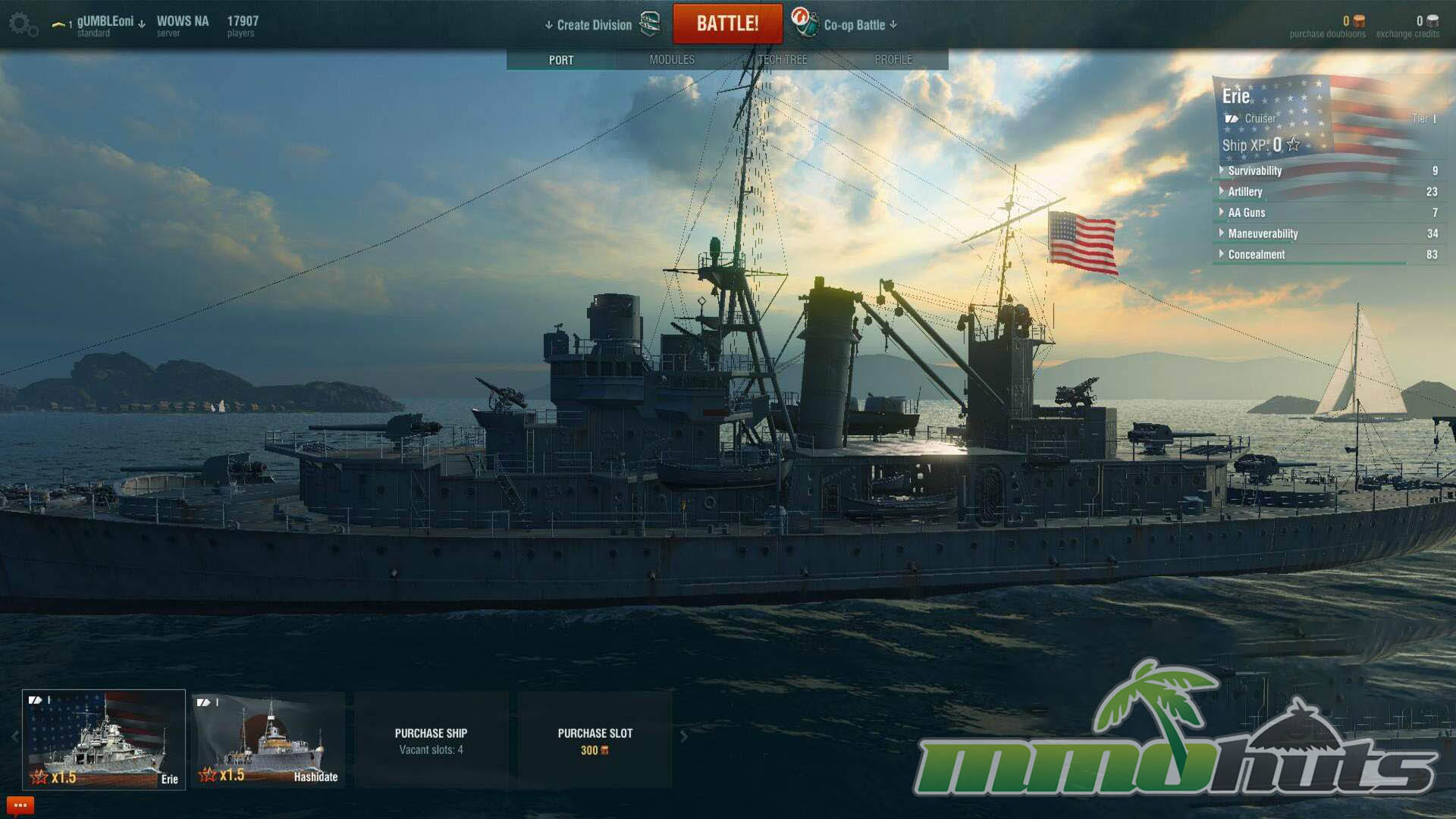Image resolution: width=1456 pixels, height=819 pixels.
Task: Expand the Maneuverability stat row
Action: [x=1263, y=234]
